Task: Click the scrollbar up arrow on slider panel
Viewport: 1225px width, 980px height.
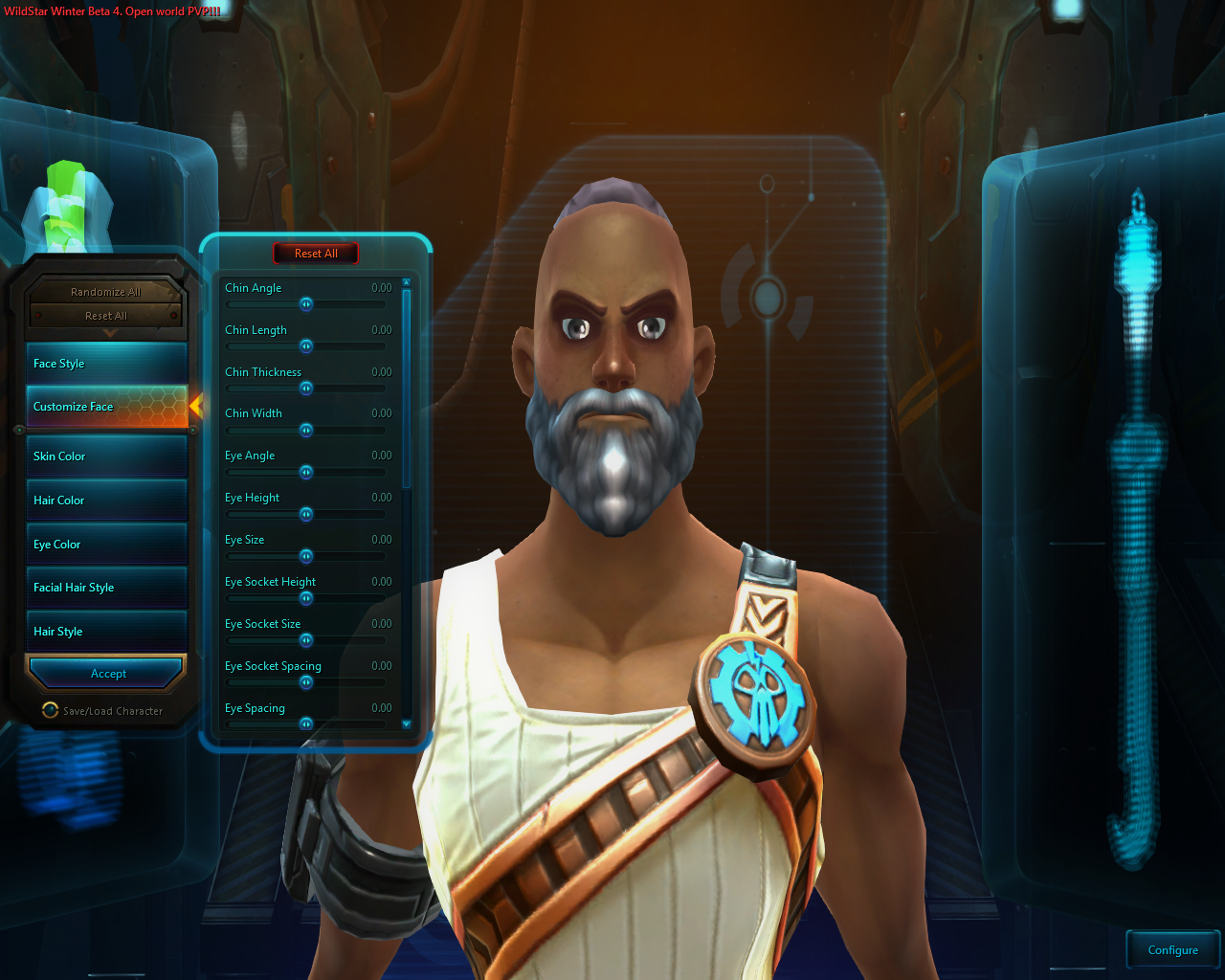Action: tap(406, 280)
